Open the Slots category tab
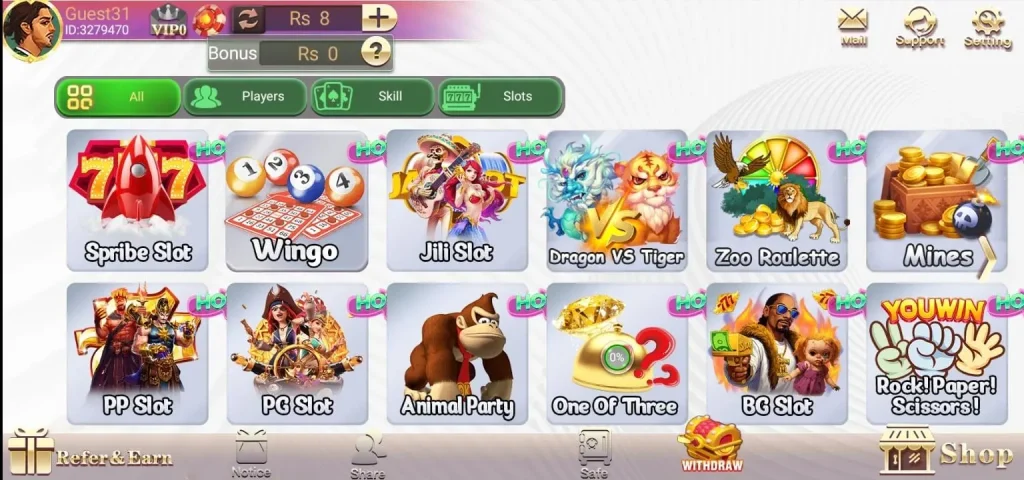The width and height of the screenshot is (1024, 480). [x=500, y=97]
